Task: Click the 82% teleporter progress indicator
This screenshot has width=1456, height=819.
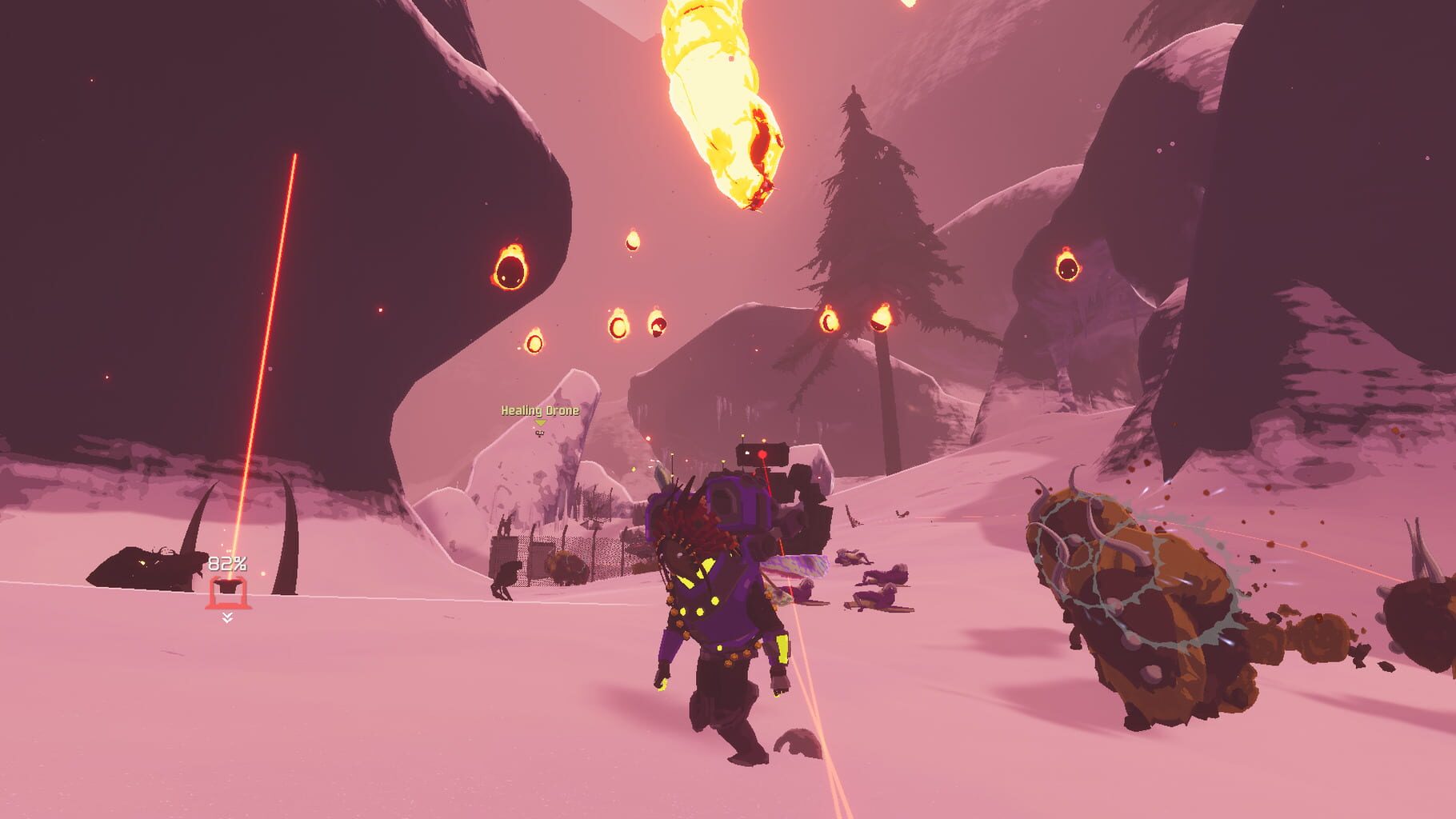Action: (x=226, y=563)
